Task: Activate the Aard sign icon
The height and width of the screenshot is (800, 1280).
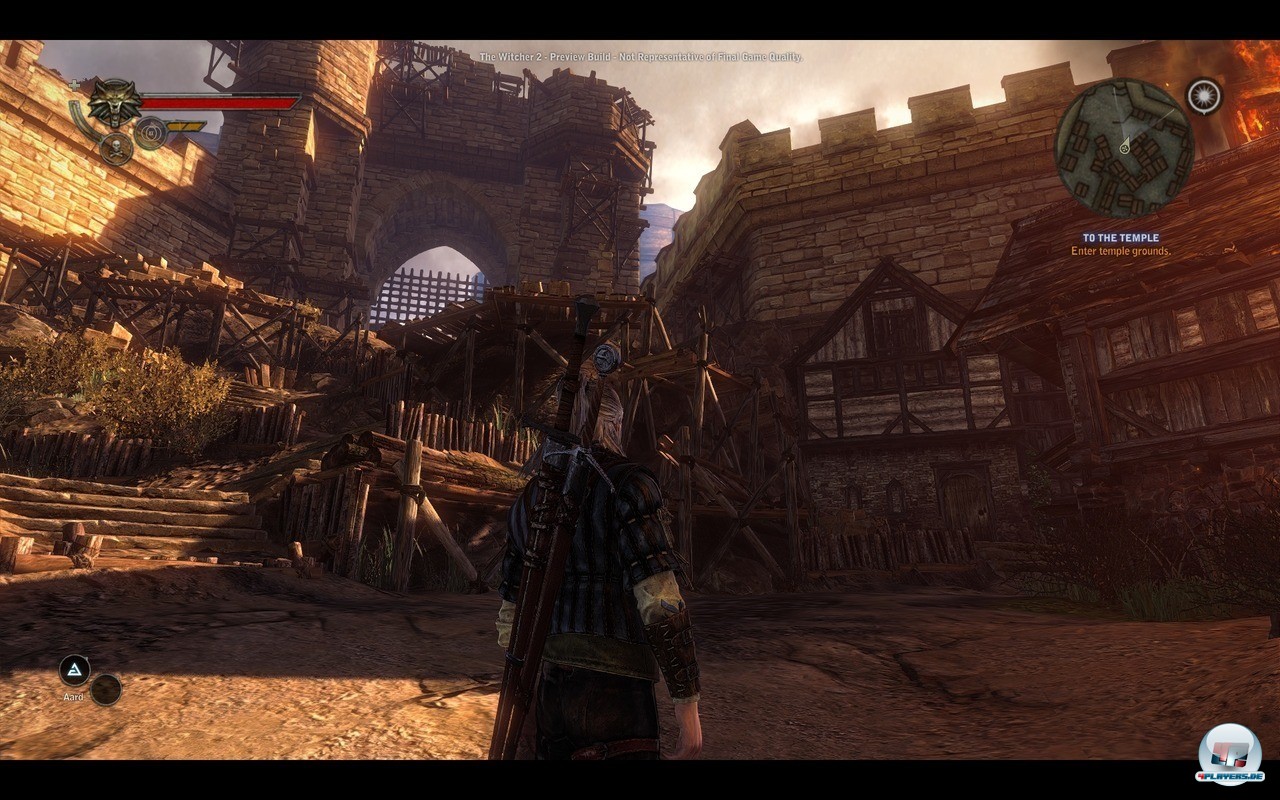Action: (75, 670)
